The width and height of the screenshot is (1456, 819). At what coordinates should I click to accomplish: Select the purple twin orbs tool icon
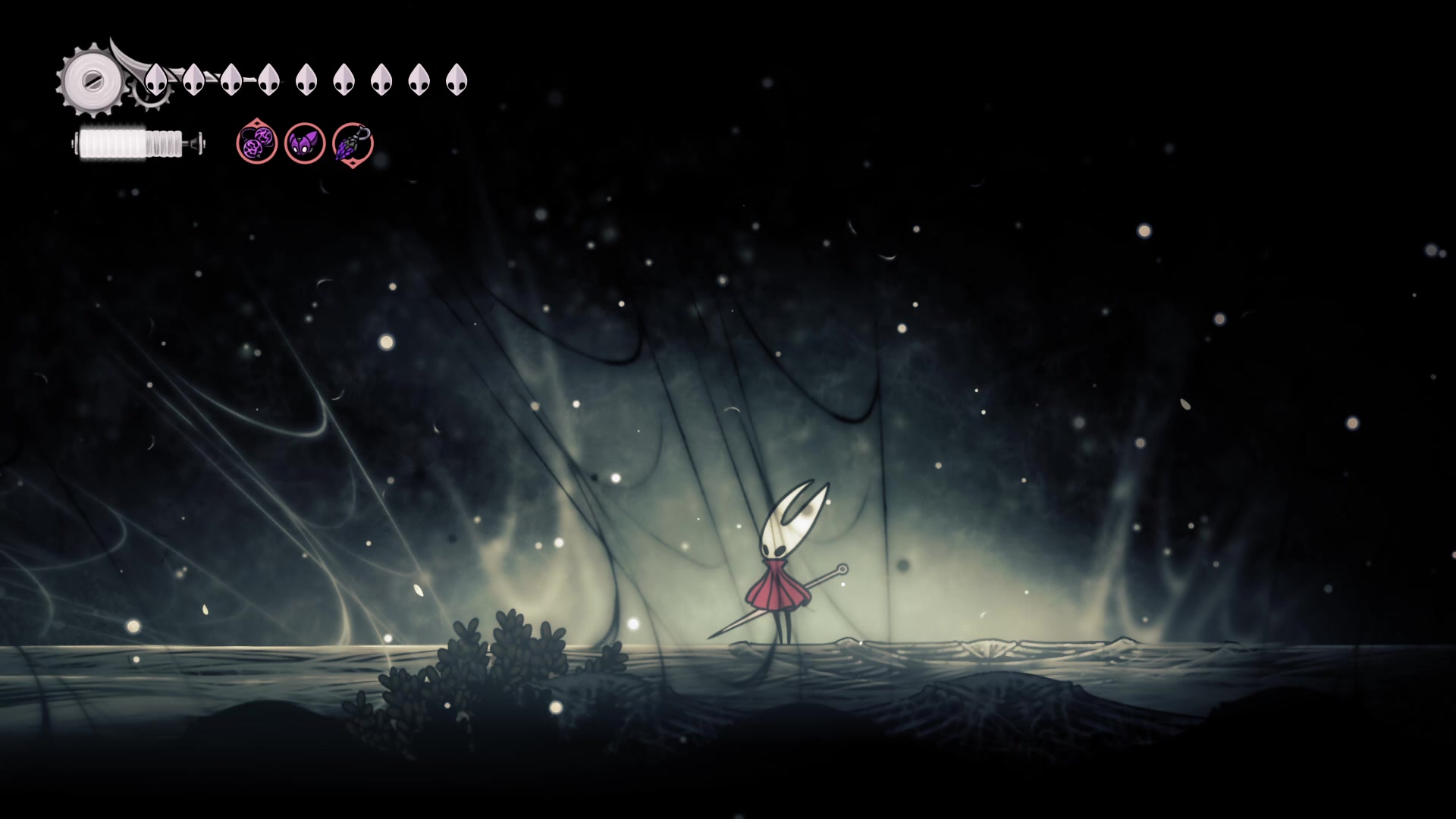tap(256, 143)
